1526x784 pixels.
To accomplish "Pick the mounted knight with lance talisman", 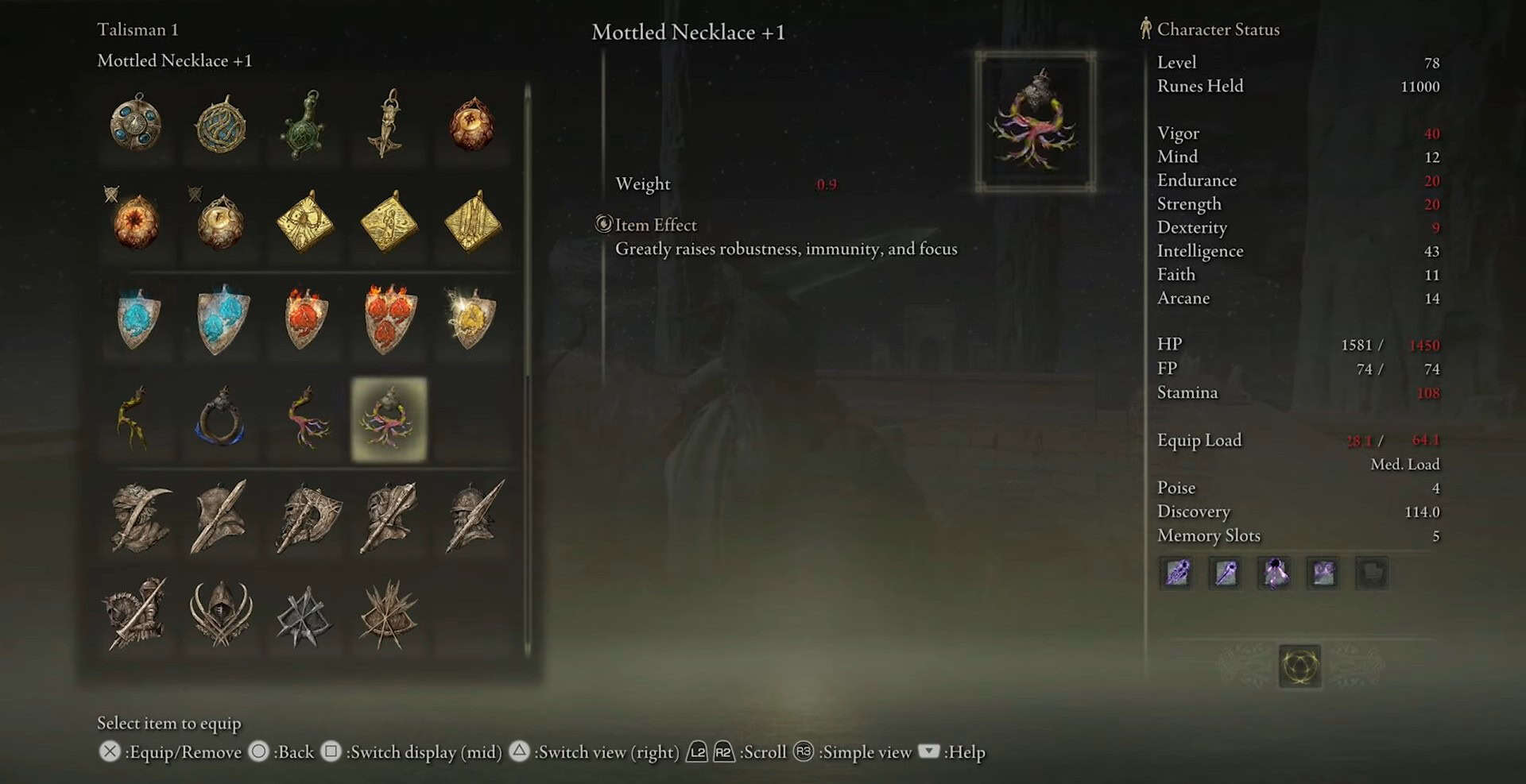I will 136,613.
